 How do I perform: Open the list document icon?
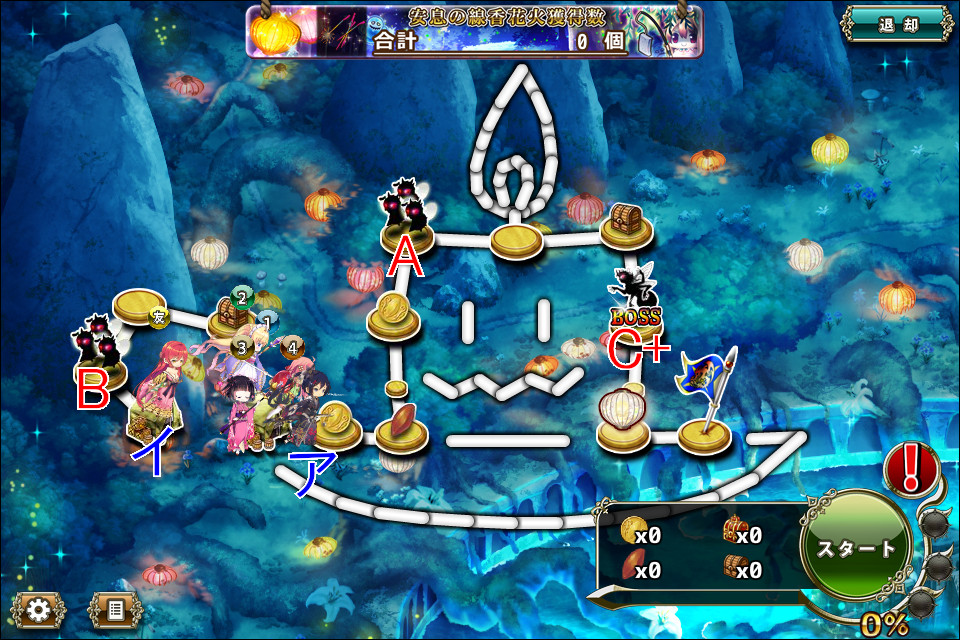[x=114, y=608]
